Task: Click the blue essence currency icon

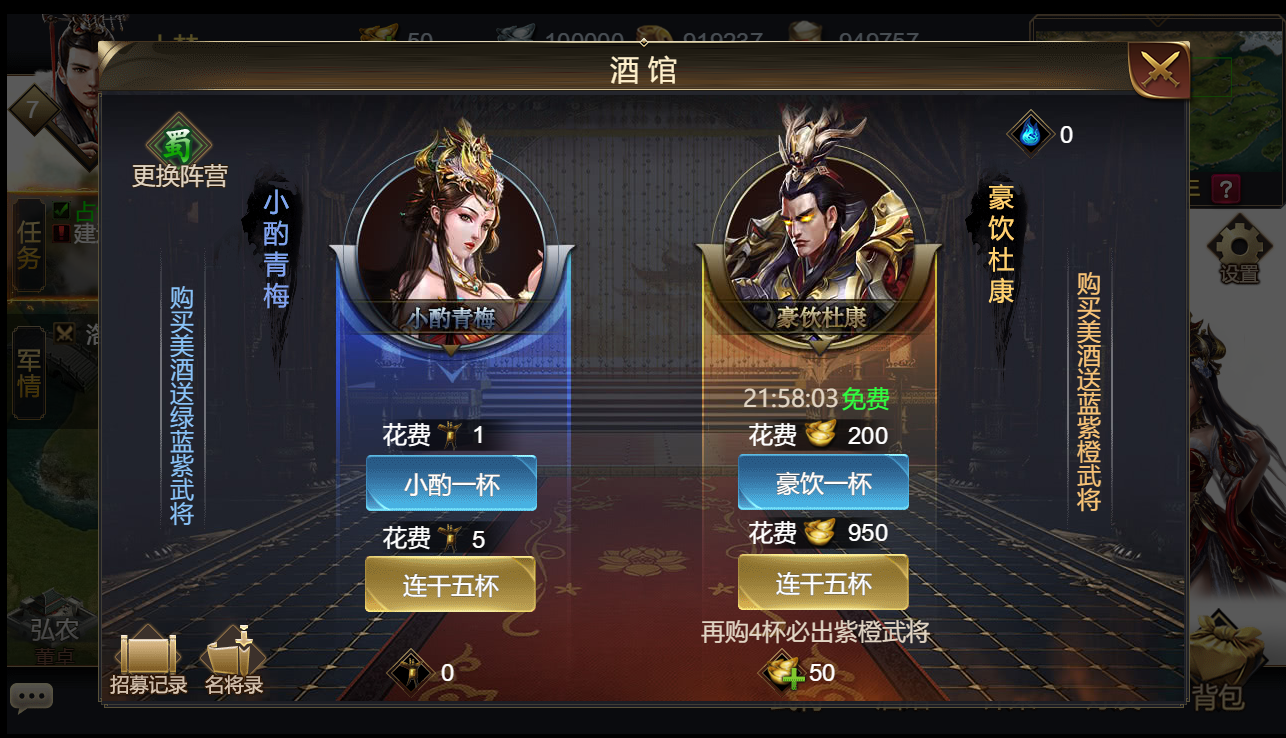Action: pyautogui.click(x=1030, y=134)
